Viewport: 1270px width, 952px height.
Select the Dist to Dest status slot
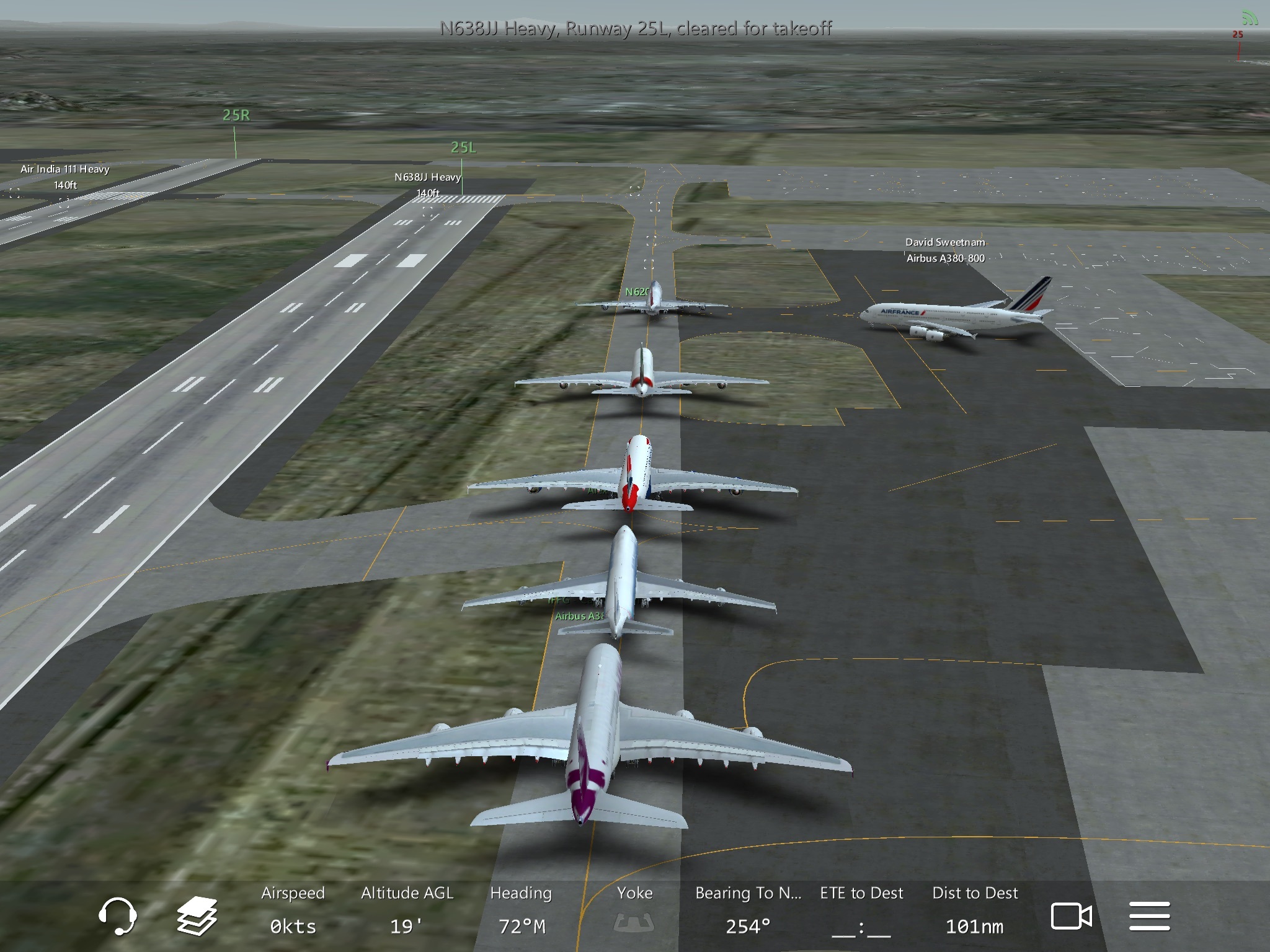click(x=975, y=910)
